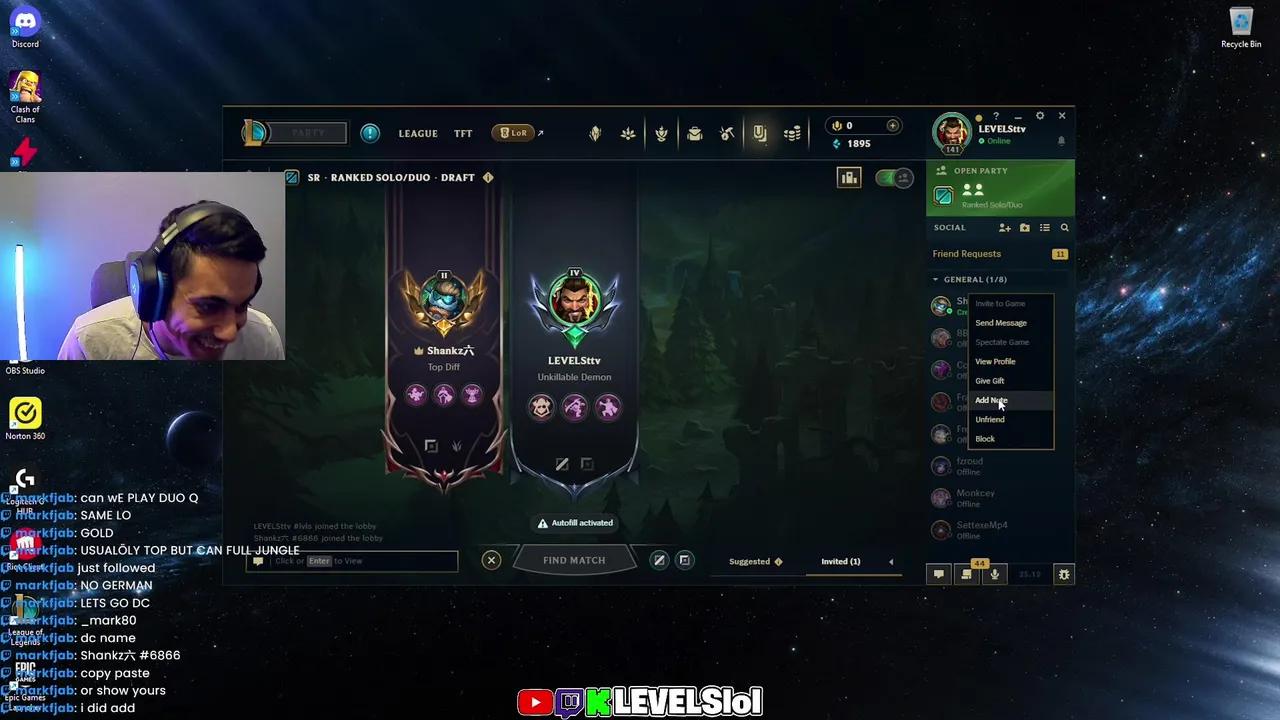Open the microphone icon at the bottom right

(994, 574)
